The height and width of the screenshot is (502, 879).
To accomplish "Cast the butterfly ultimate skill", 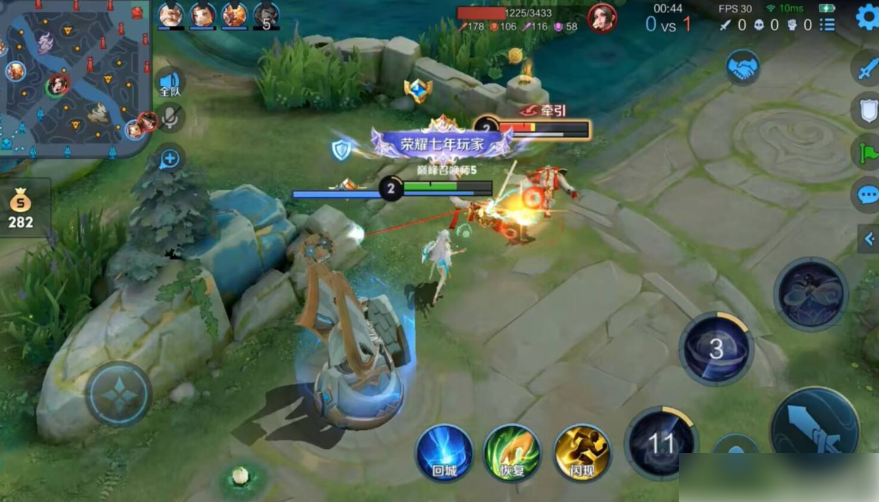I will [810, 294].
